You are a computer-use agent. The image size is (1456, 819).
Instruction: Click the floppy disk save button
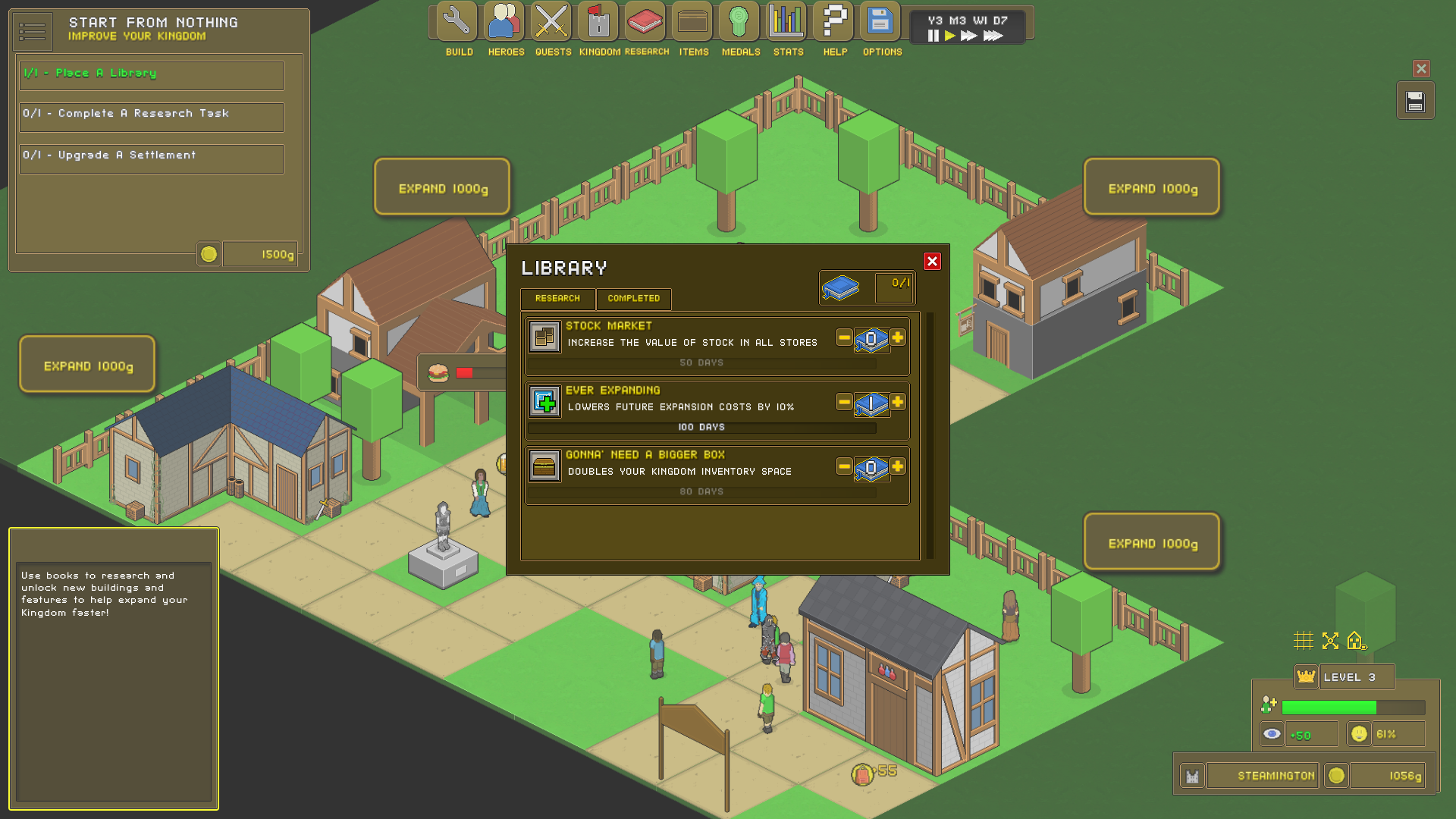(1415, 102)
